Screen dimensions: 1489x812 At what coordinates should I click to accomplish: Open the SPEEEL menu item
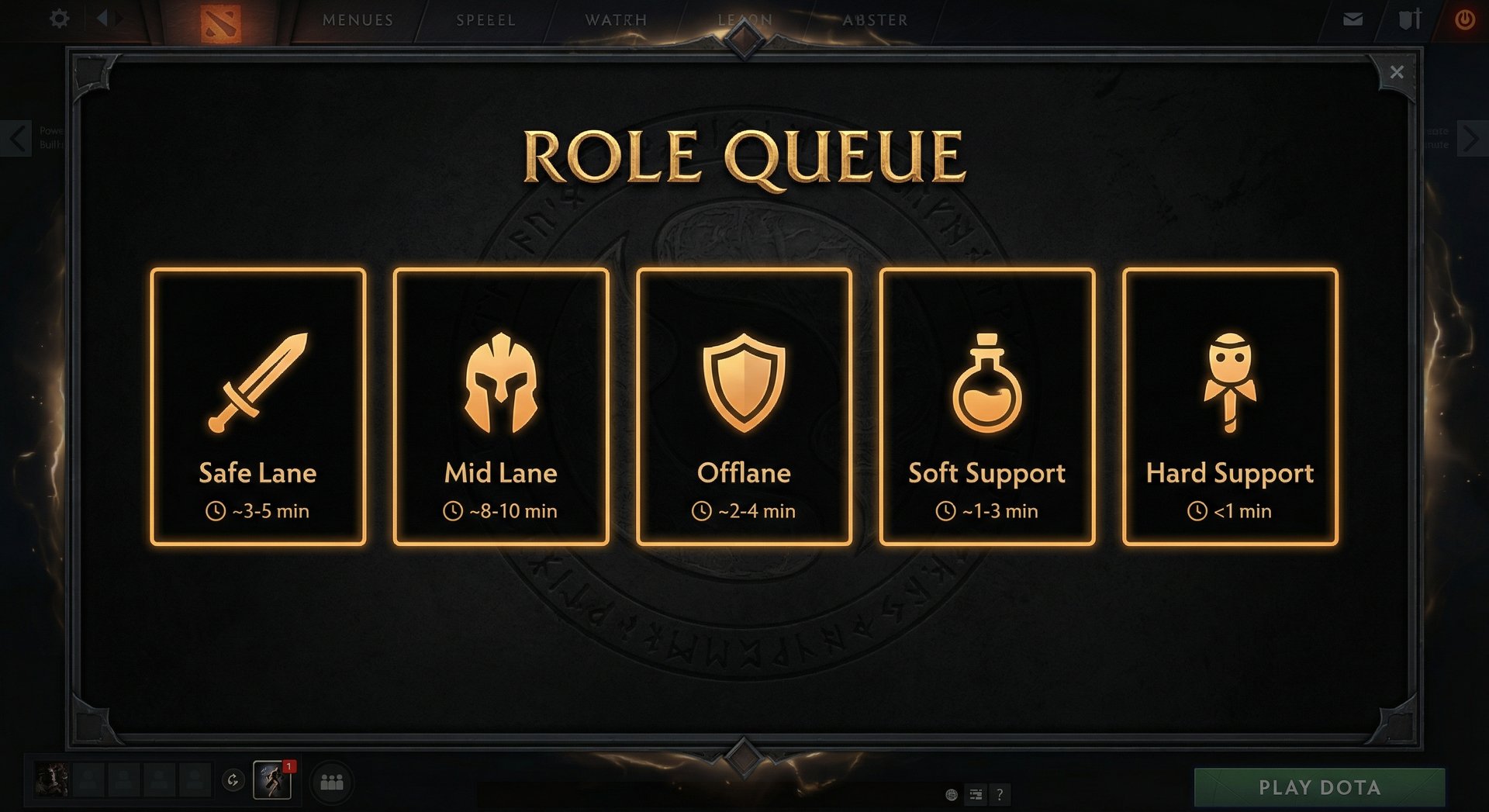coord(486,20)
